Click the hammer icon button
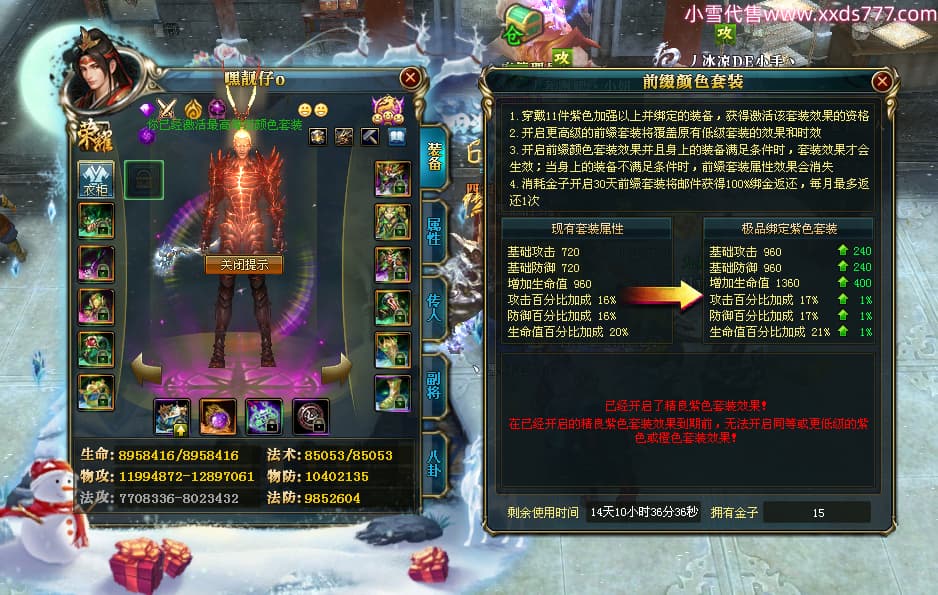This screenshot has height=595, width=938. tap(370, 136)
